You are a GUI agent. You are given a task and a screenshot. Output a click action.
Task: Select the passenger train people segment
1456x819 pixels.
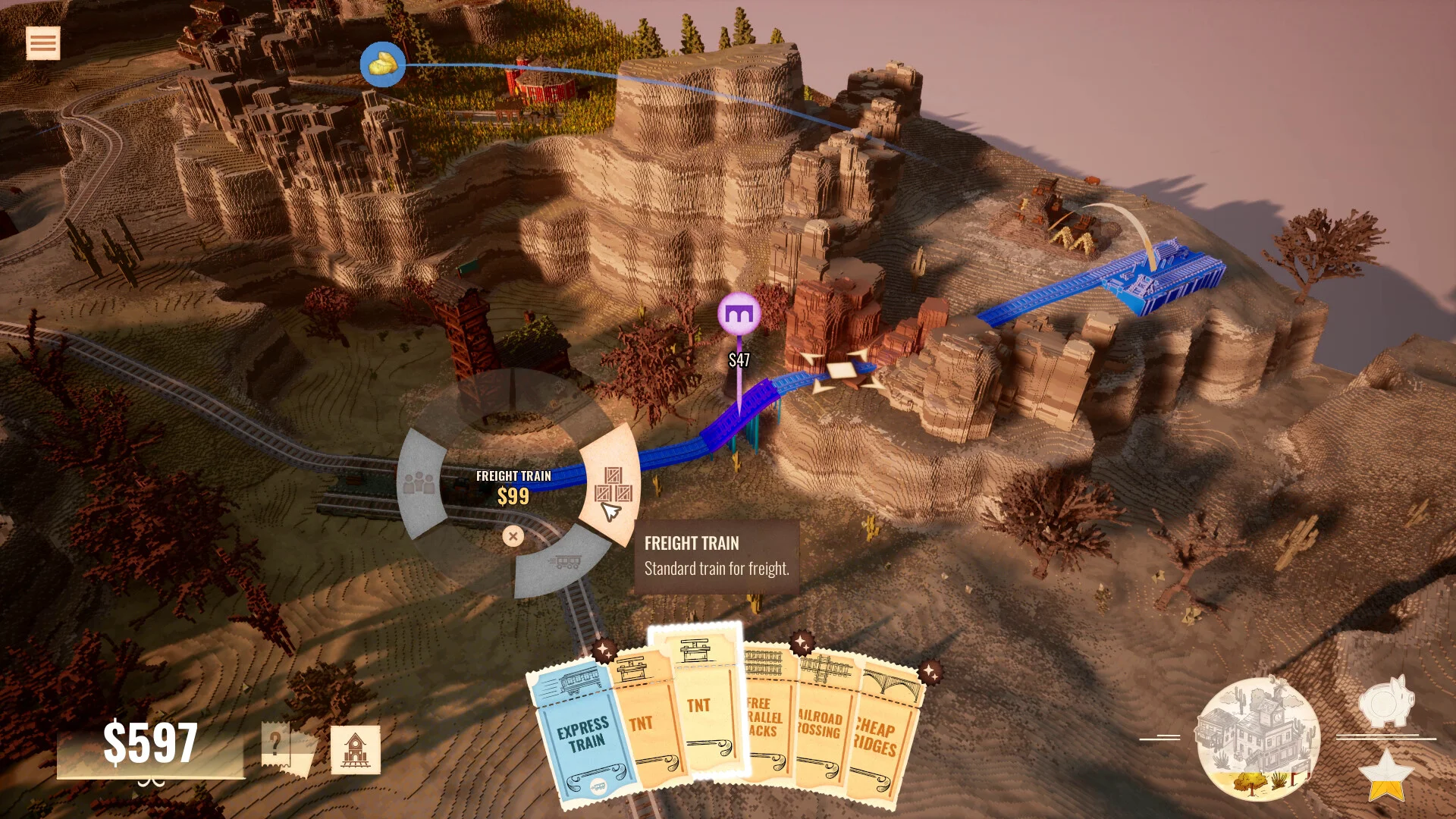[419, 482]
